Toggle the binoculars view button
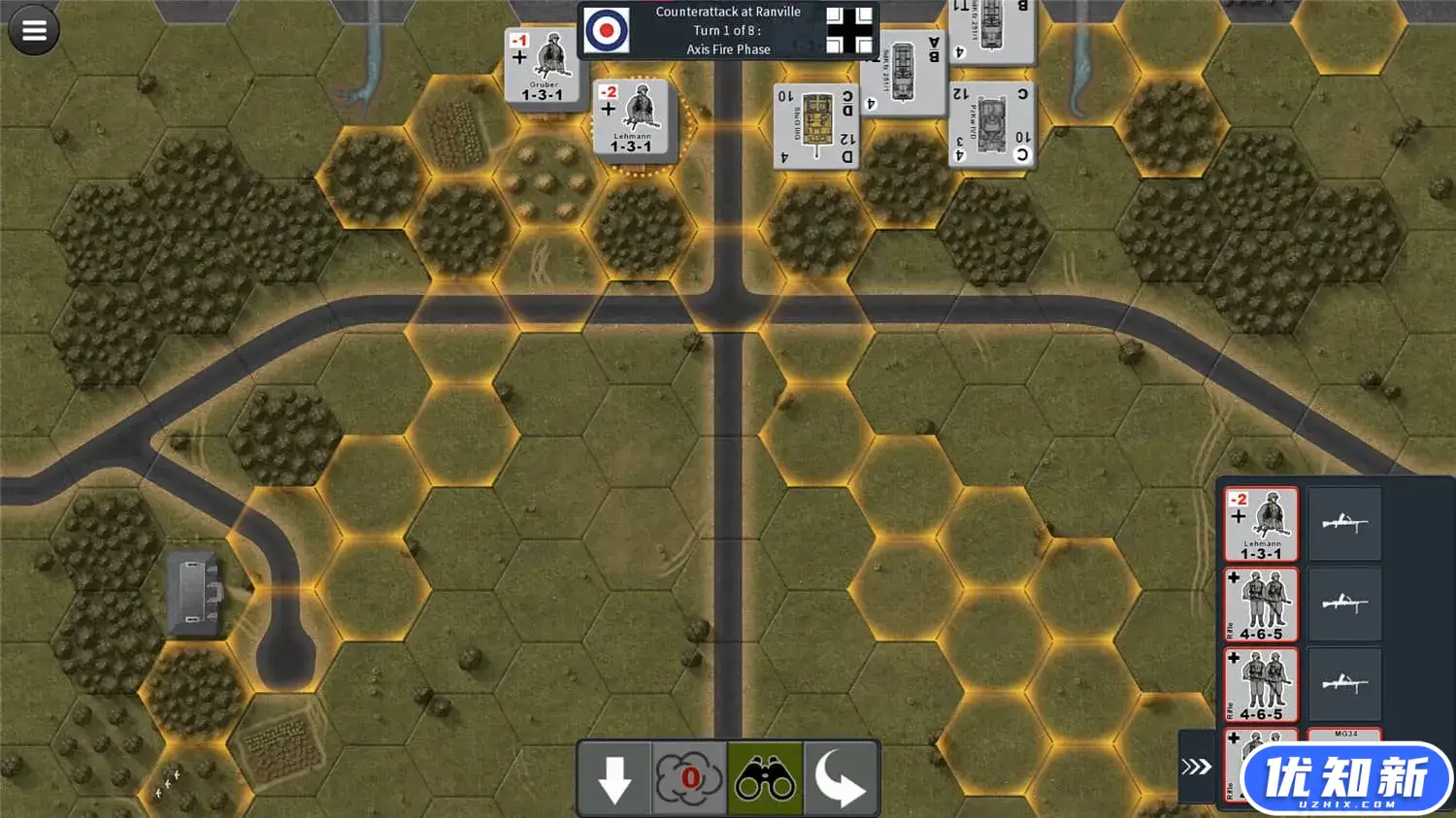The image size is (1456, 818). 765,778
